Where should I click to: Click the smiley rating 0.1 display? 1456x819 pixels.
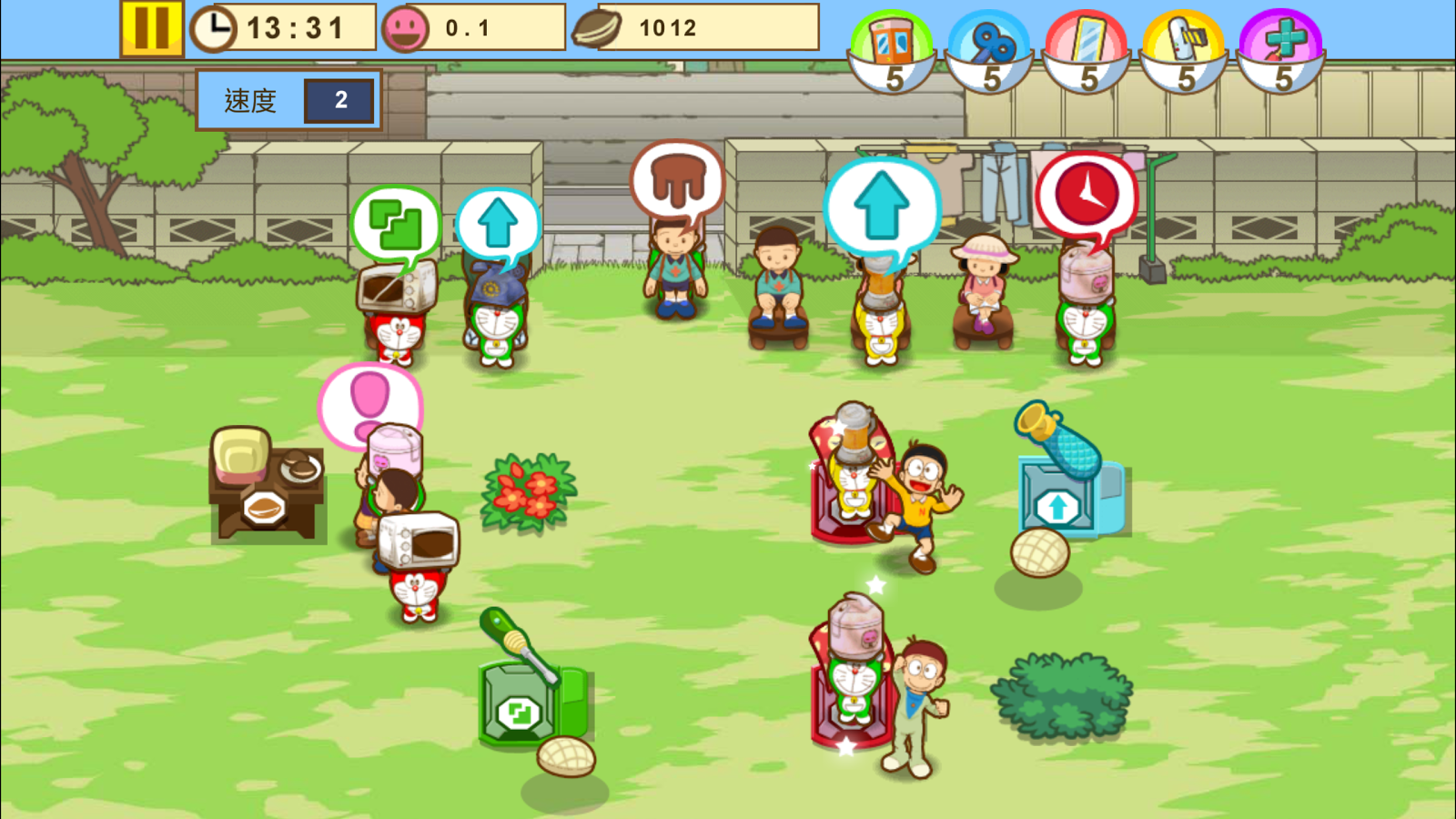click(x=466, y=26)
